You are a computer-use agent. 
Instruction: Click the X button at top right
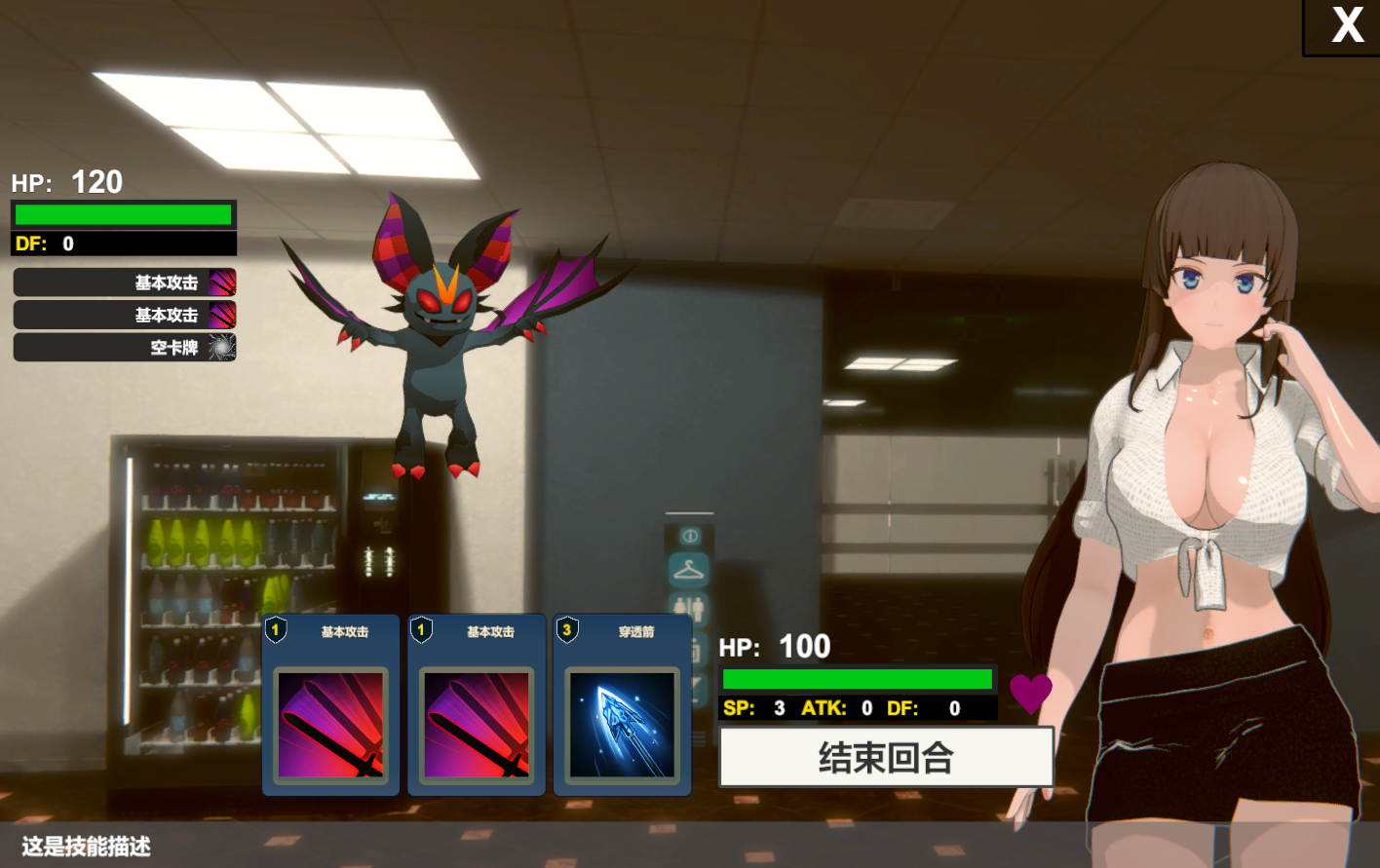point(1349,26)
